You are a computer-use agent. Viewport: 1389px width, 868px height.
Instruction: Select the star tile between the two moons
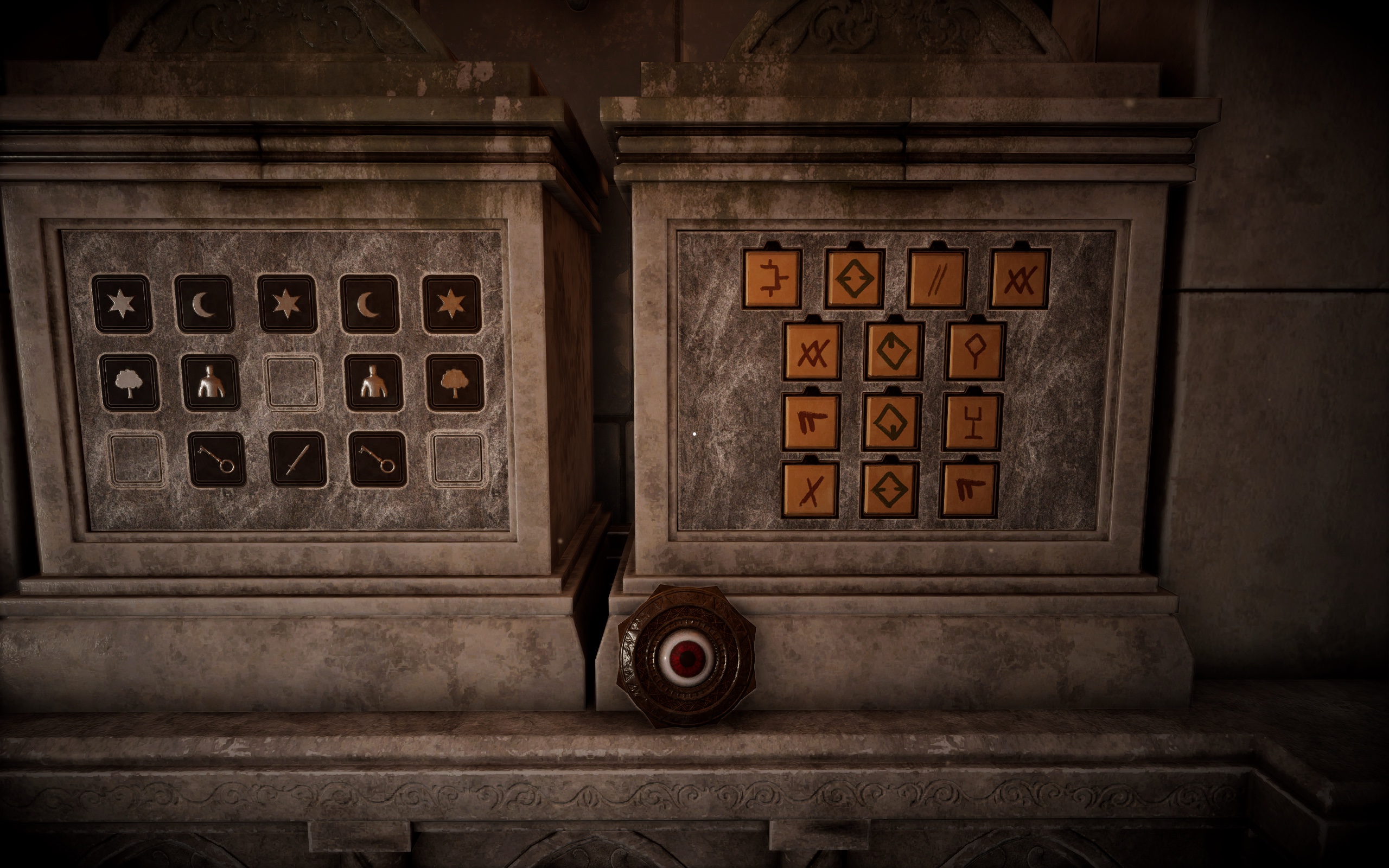click(x=286, y=304)
